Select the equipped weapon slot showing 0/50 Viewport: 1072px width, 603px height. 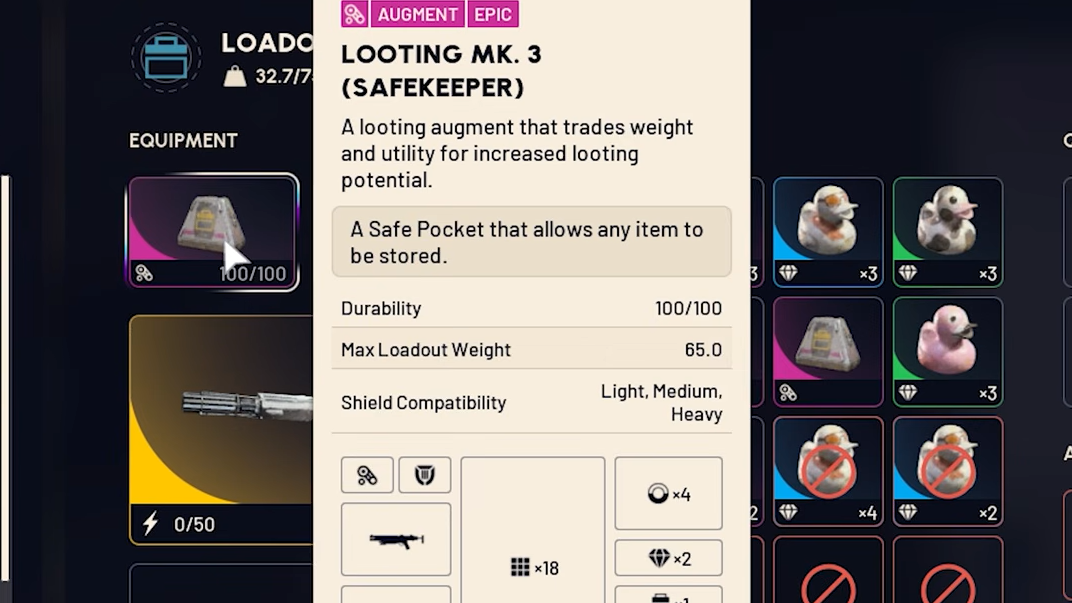point(222,429)
